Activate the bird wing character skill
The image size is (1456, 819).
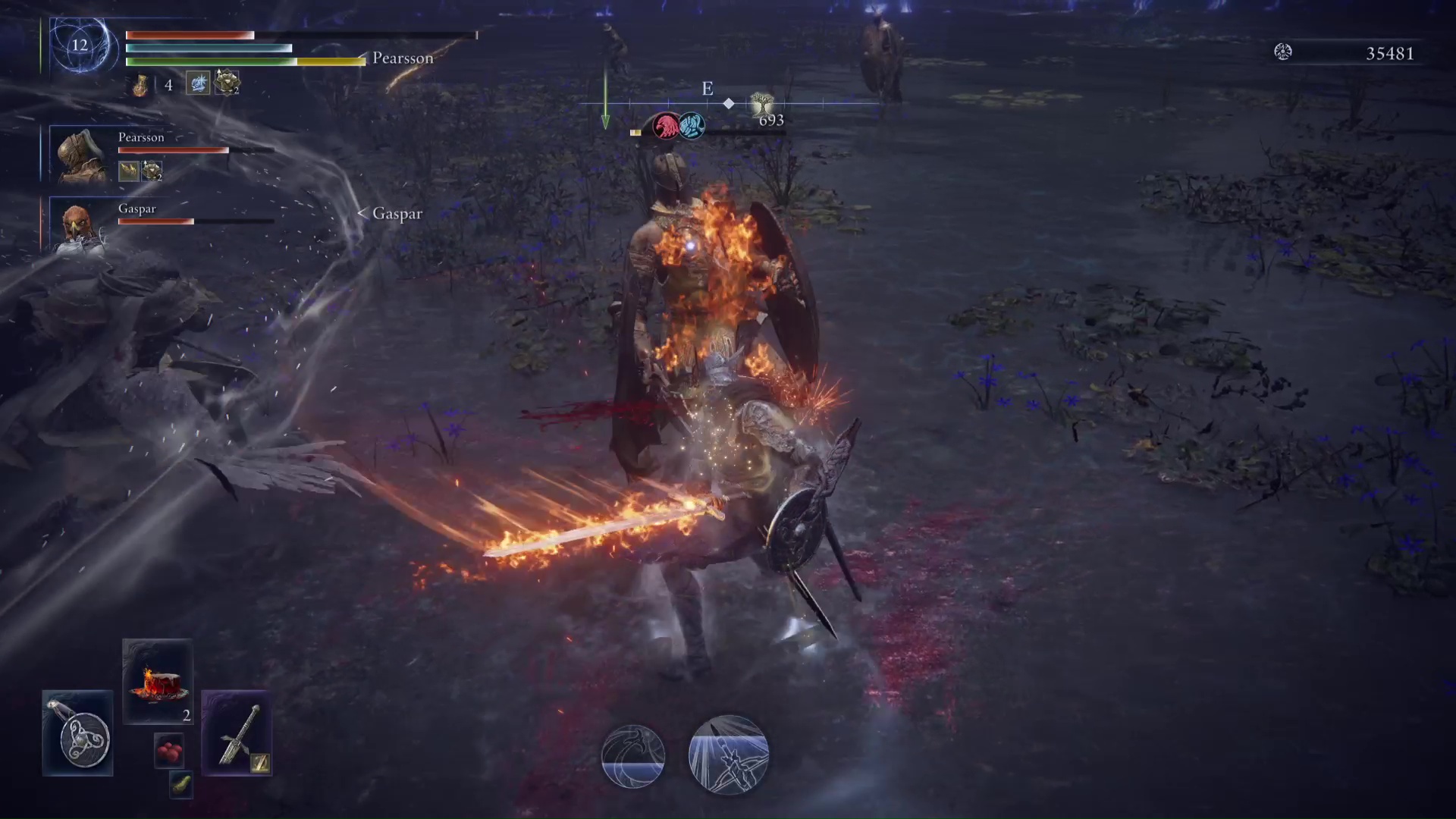633,755
